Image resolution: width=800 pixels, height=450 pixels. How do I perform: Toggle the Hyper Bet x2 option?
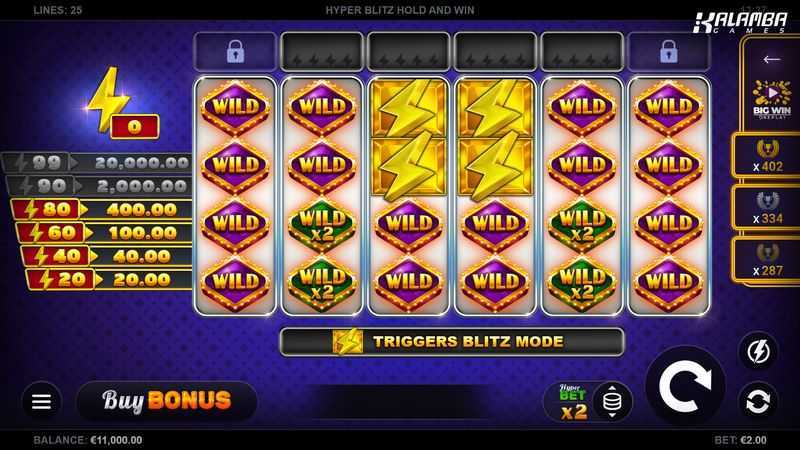pyautogui.click(x=571, y=401)
